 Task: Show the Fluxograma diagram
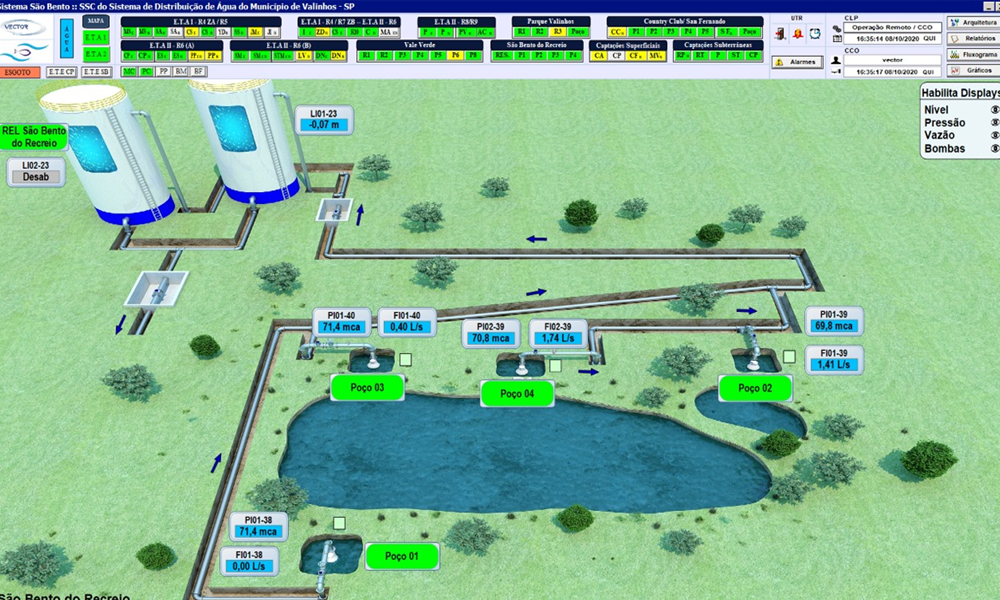(x=972, y=54)
